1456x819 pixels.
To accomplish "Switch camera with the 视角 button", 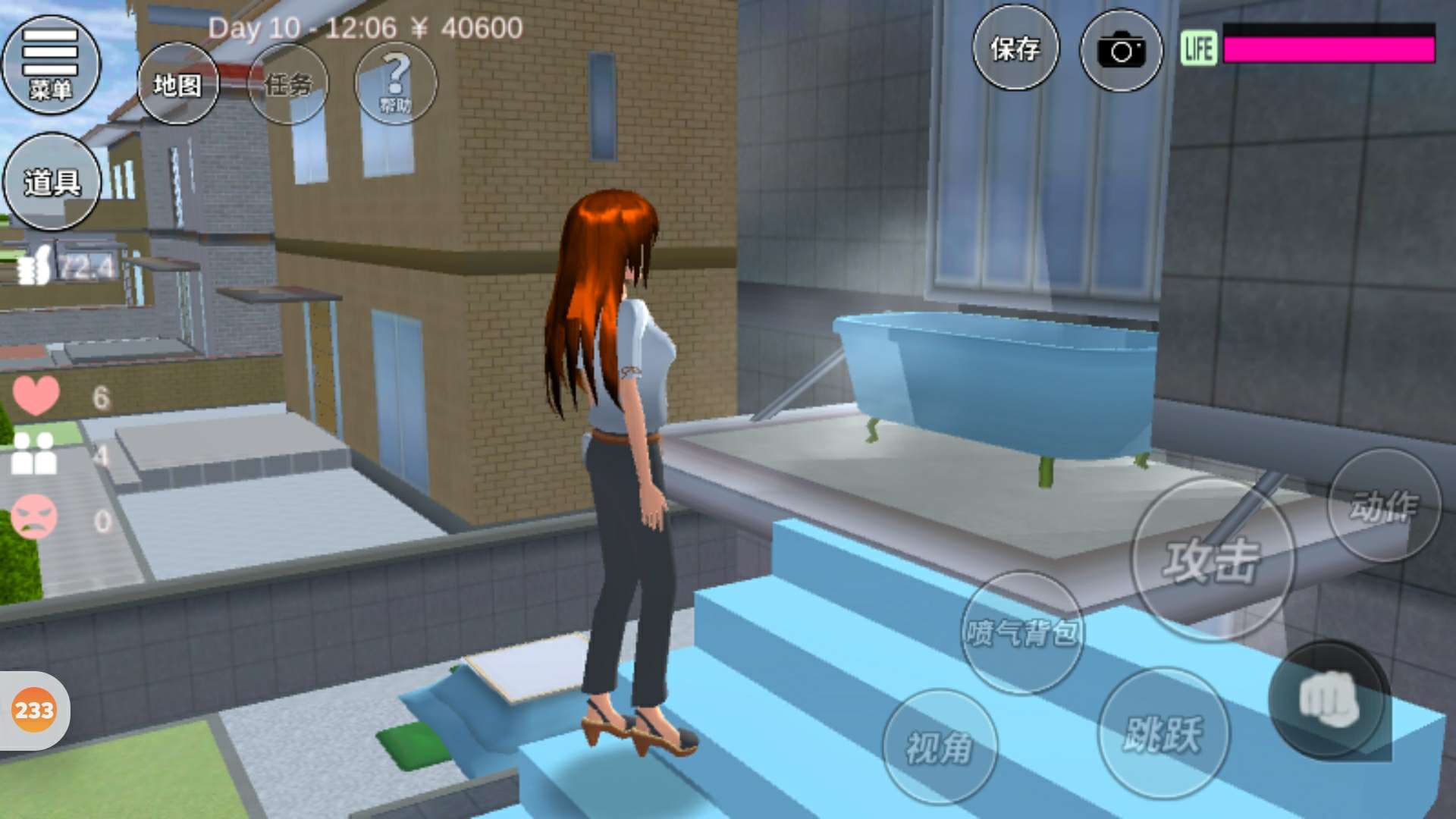I will (x=940, y=747).
